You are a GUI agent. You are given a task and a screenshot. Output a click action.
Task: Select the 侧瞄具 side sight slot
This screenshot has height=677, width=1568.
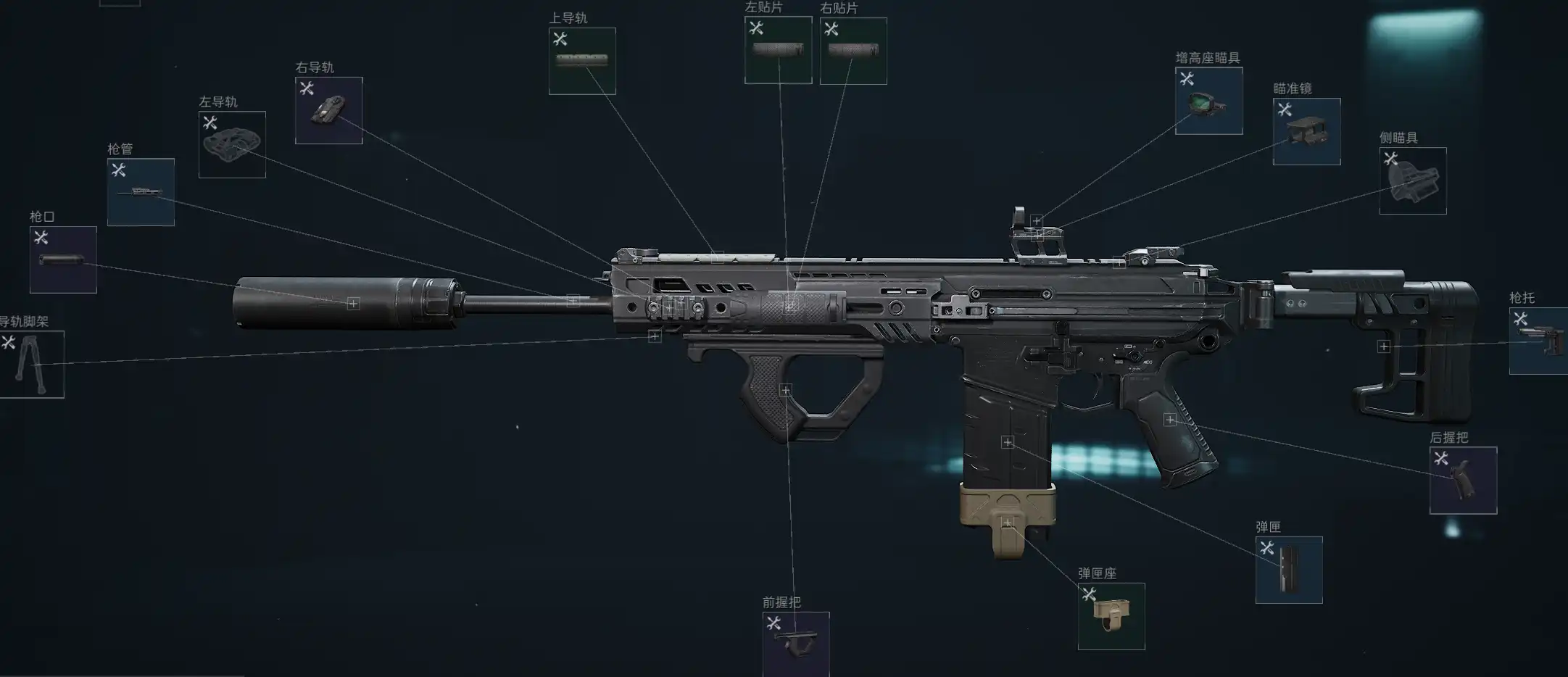(1412, 180)
